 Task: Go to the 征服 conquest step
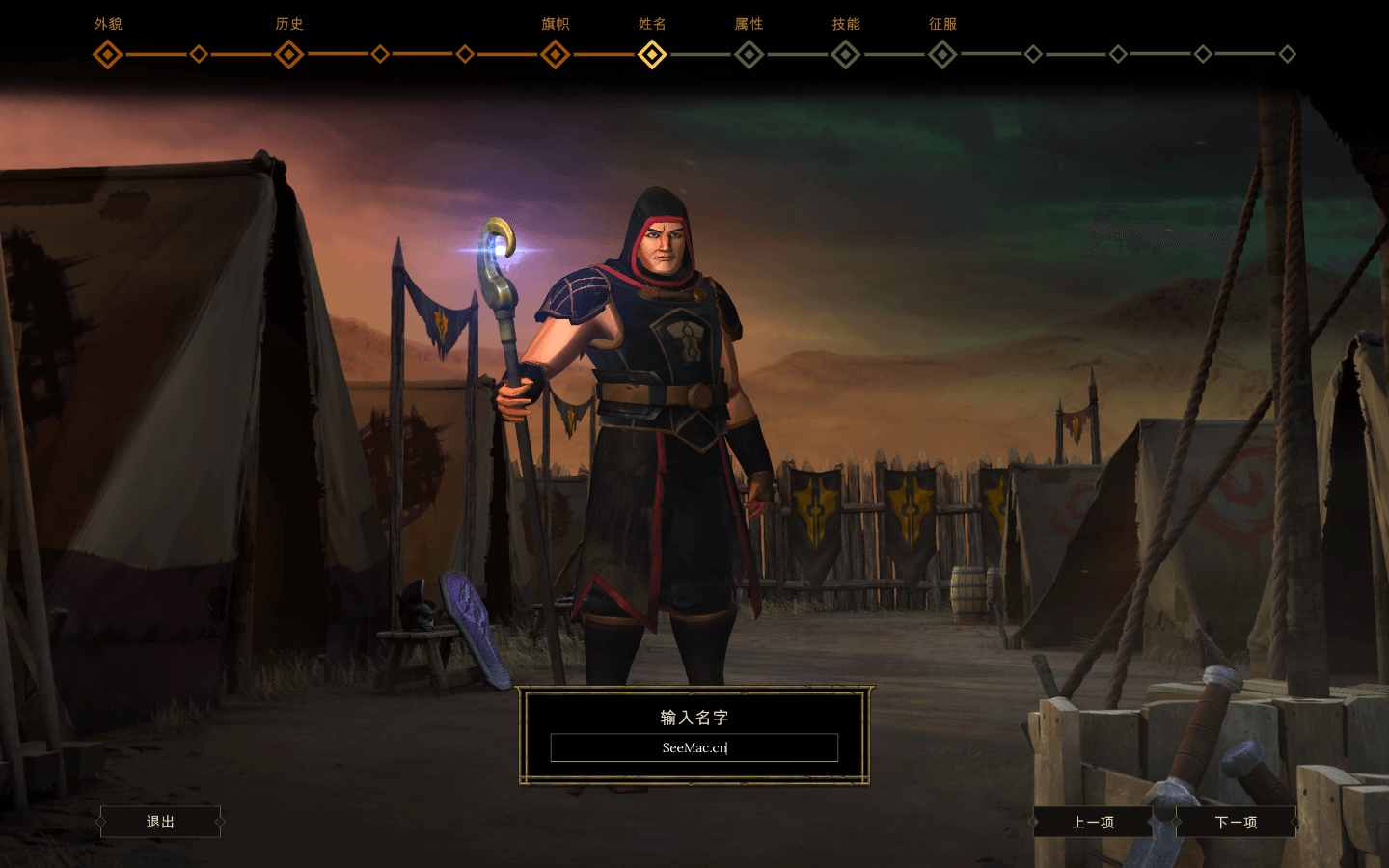click(942, 54)
